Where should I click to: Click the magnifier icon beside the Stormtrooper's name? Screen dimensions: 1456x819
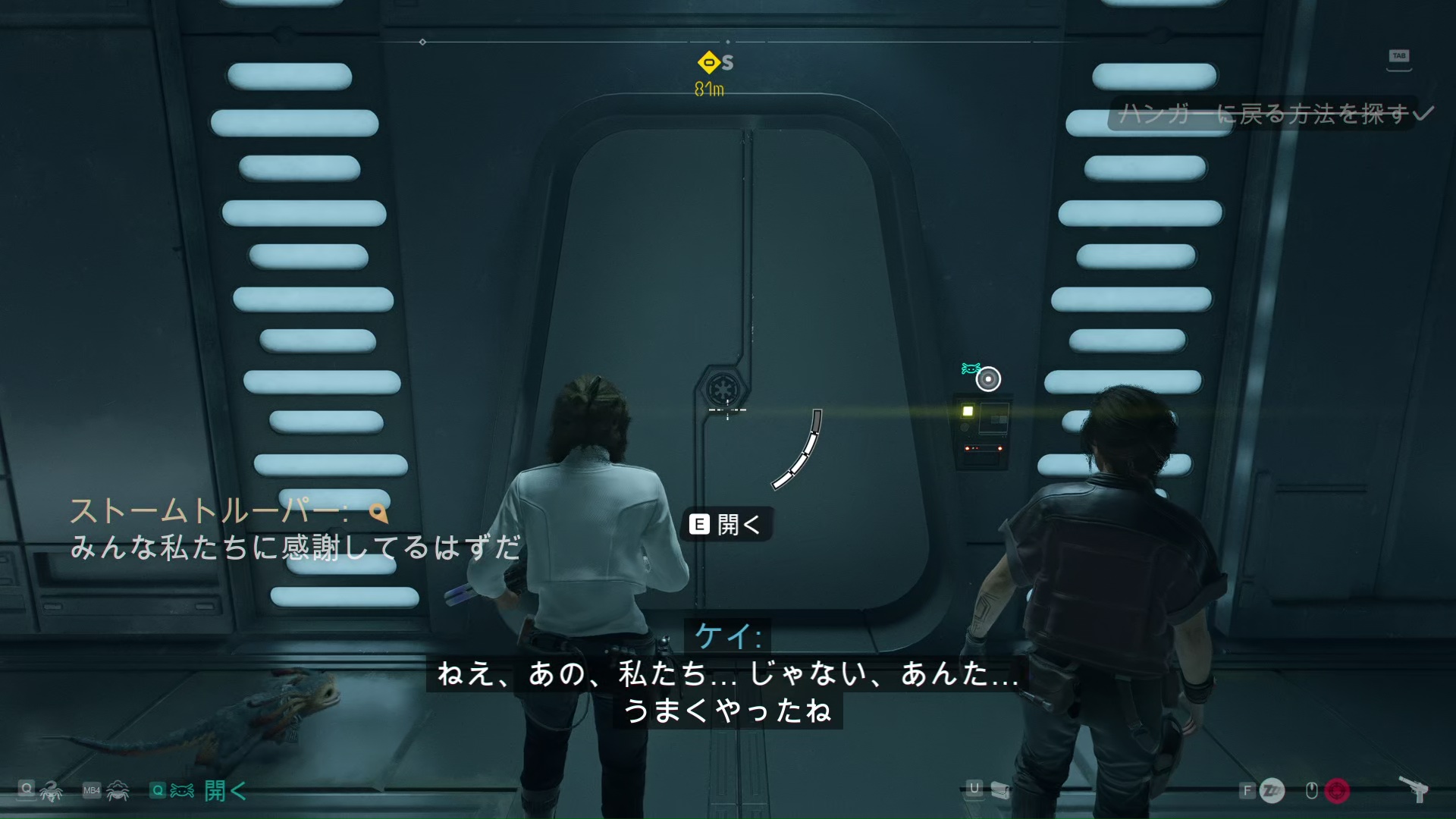point(378,513)
